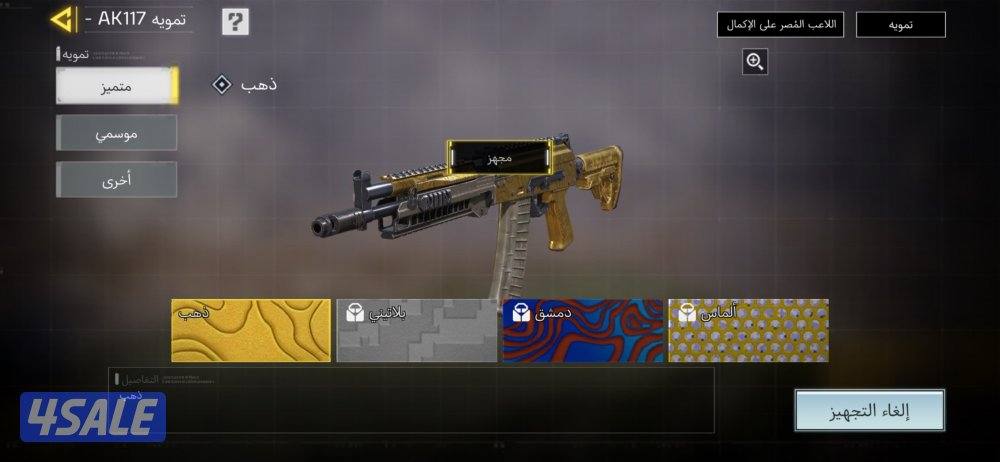Go back using the yellow arrow button
Image resolution: width=1000 pixels, height=462 pixels.
point(64,19)
